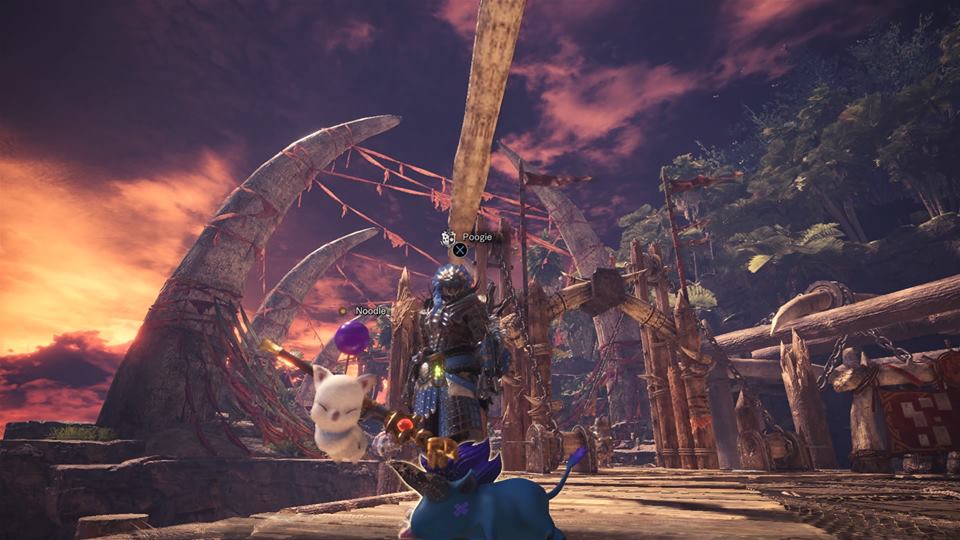This screenshot has height=540, width=960.
Task: Select the Poogie interaction label
Action: 474,237
